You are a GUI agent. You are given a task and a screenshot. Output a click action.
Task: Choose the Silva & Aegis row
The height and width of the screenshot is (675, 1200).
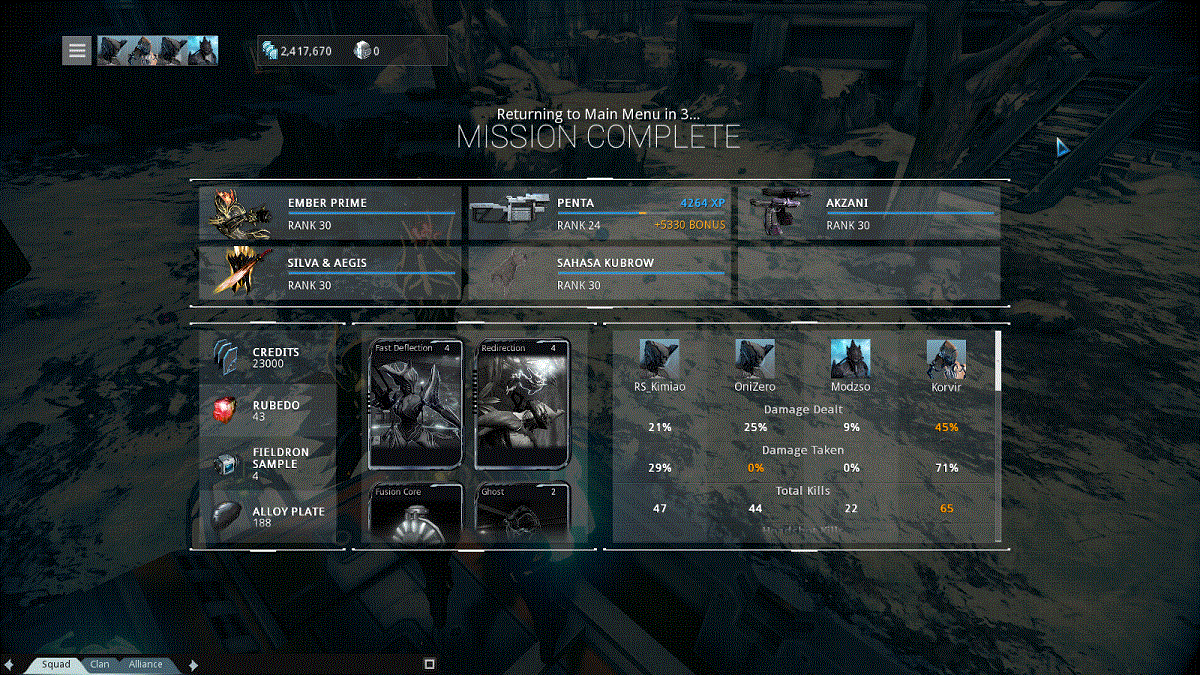point(331,274)
